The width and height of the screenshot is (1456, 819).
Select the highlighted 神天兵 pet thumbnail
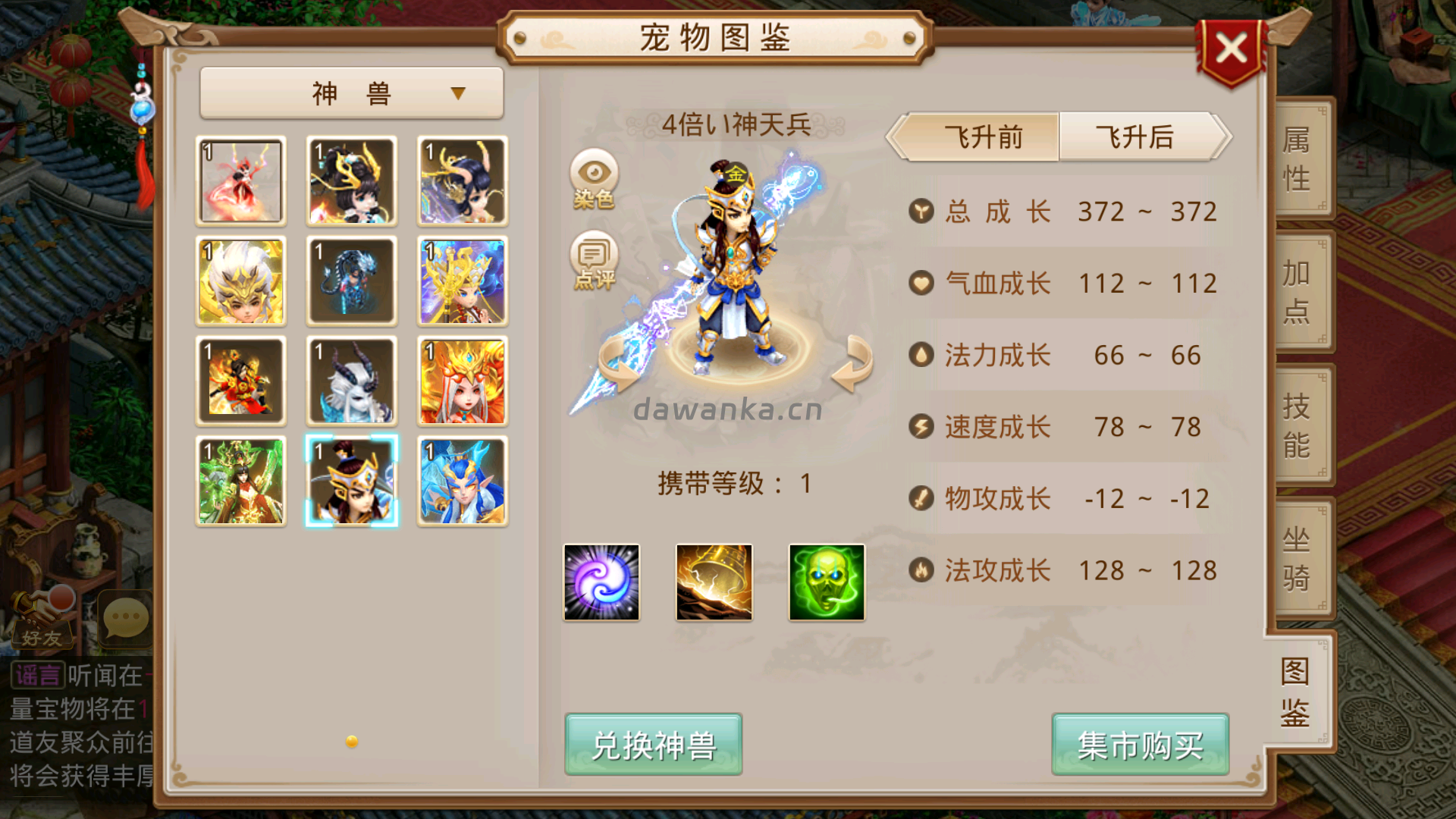[351, 481]
